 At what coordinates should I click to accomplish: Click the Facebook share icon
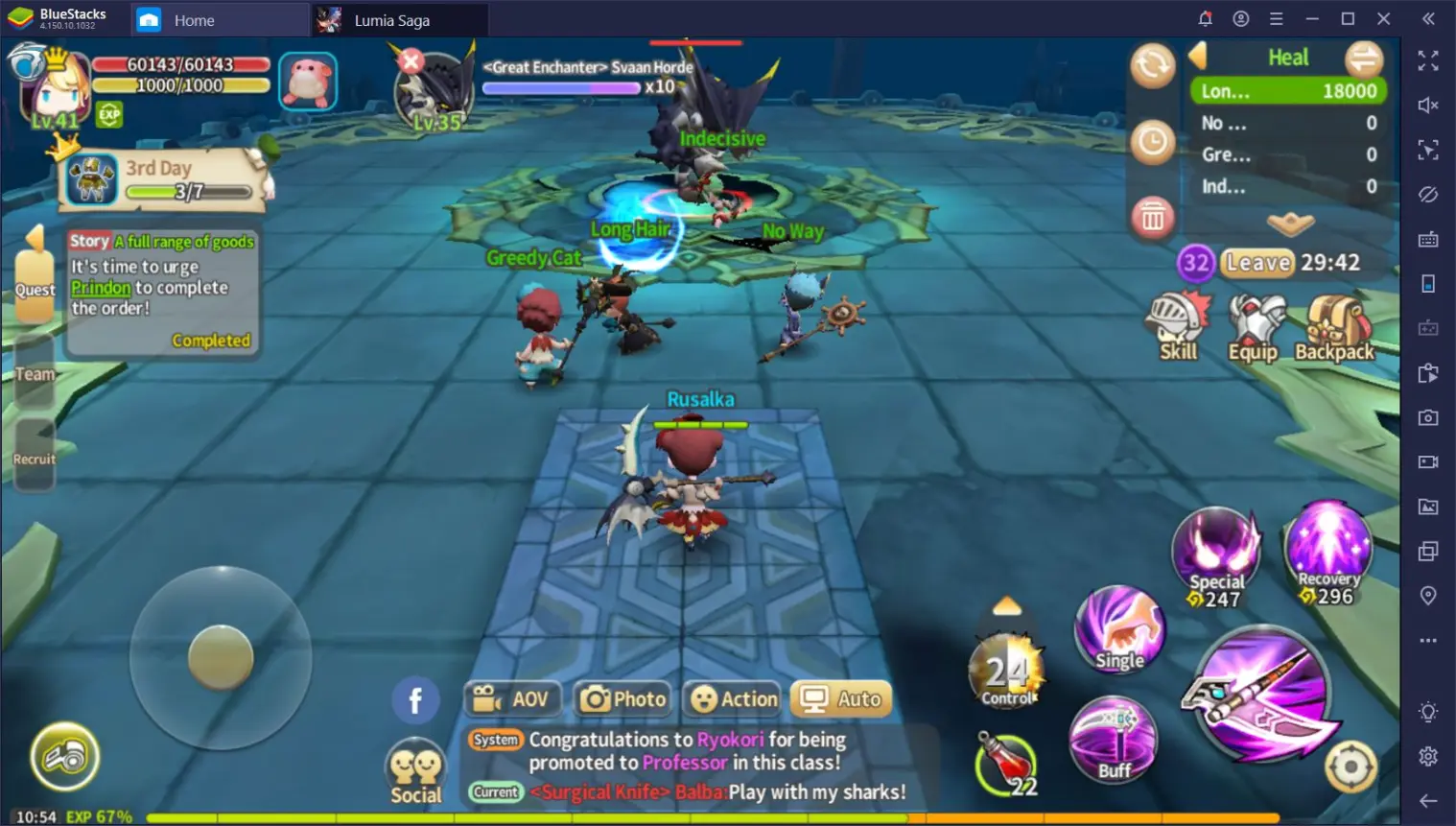click(x=415, y=699)
